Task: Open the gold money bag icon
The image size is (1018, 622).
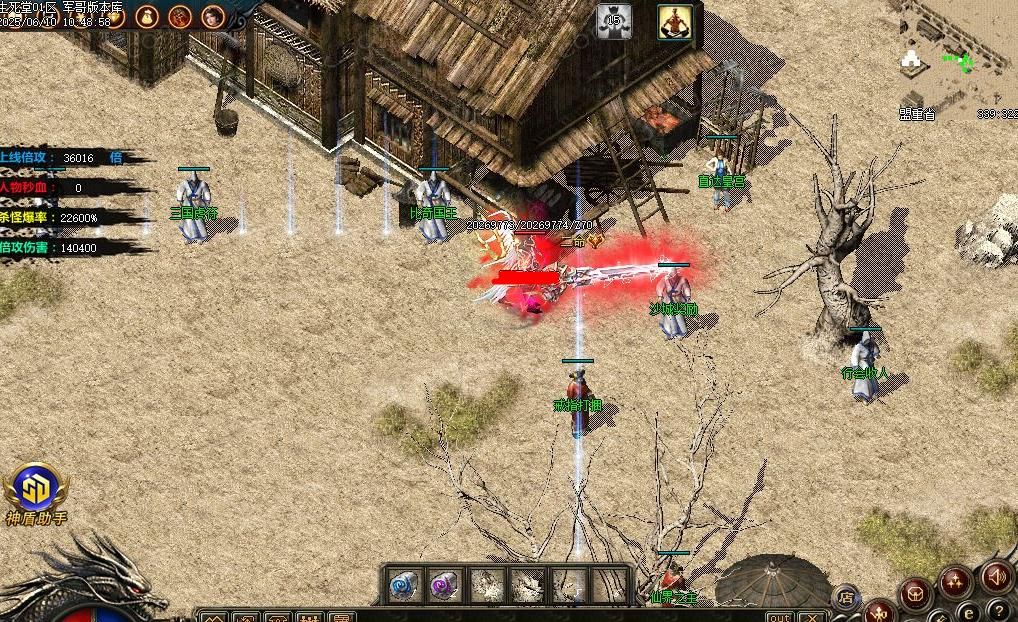Action: pos(147,16)
